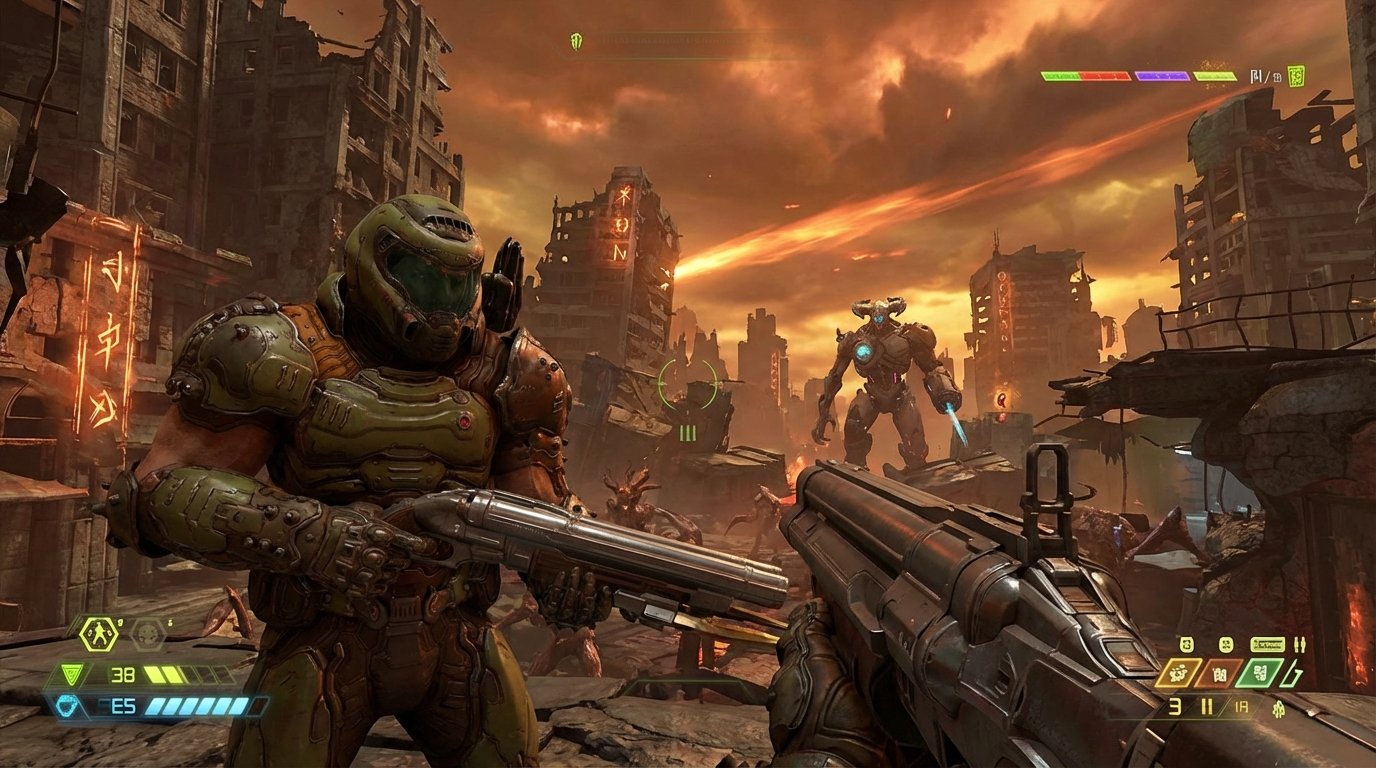Viewport: 1376px width, 768px height.
Task: Click the blue health shield icon
Action: [67, 706]
